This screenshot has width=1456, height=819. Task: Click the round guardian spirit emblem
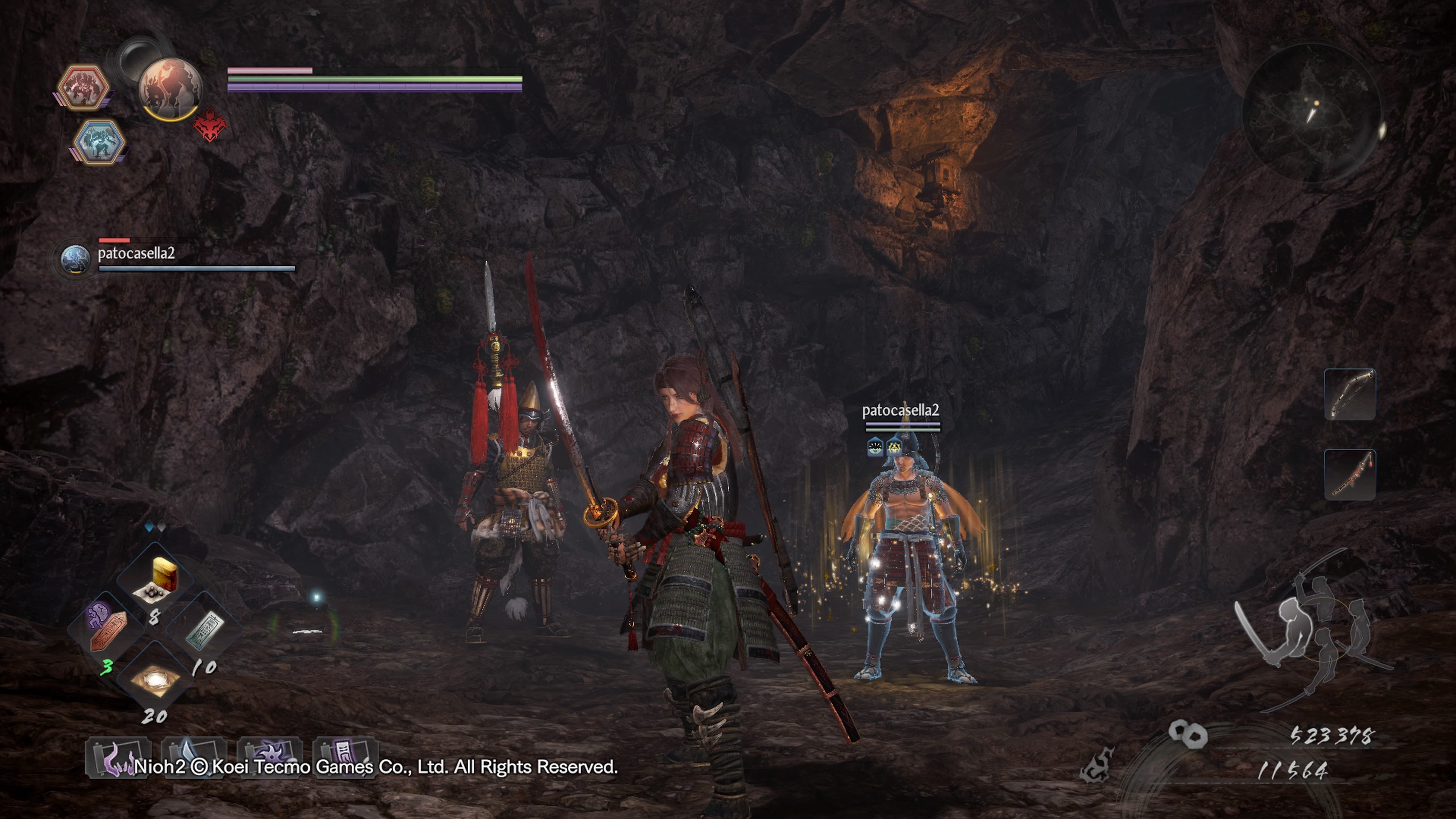[x=170, y=89]
